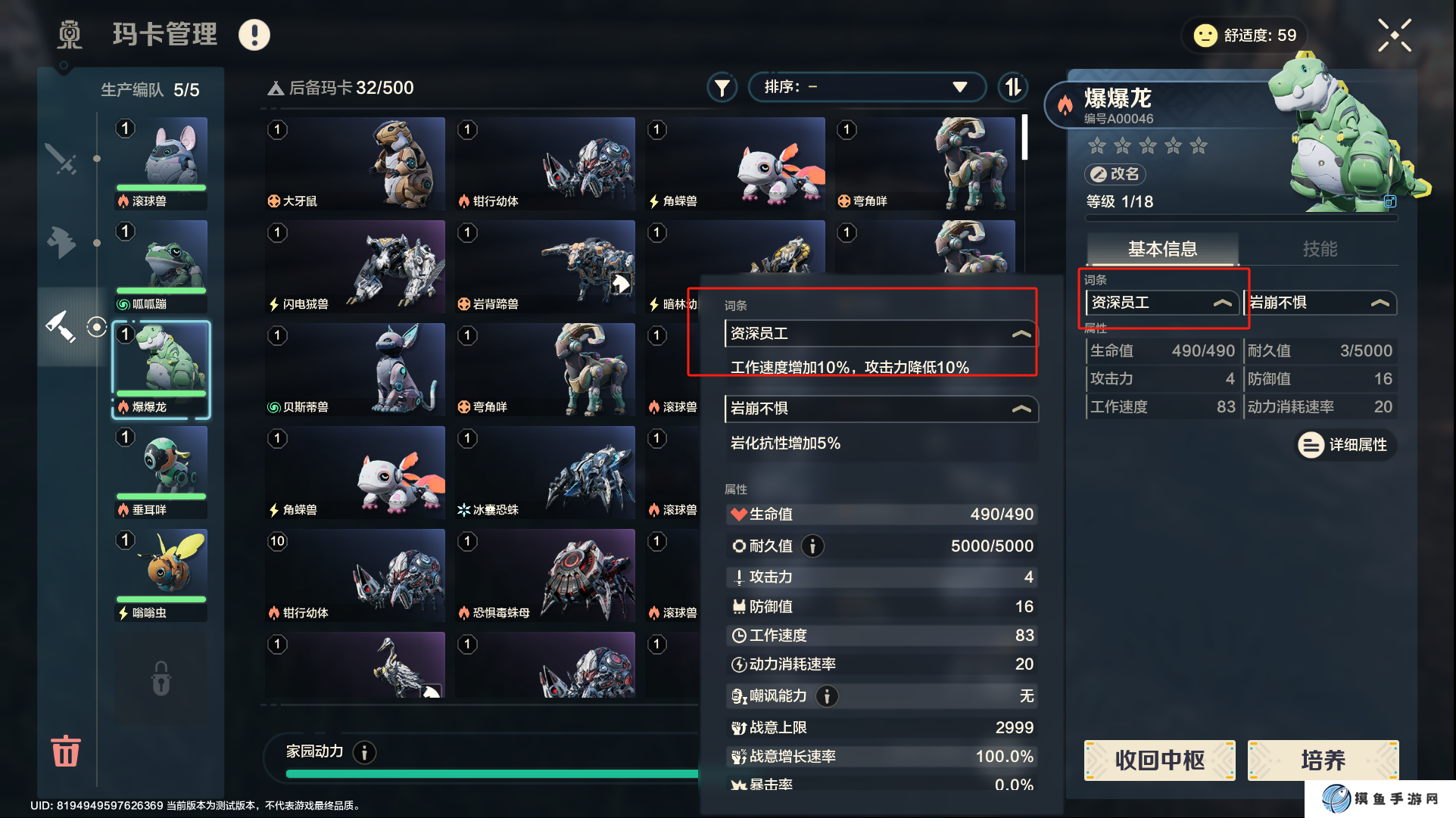Select 大牙鼠 from reserve list

[354, 163]
